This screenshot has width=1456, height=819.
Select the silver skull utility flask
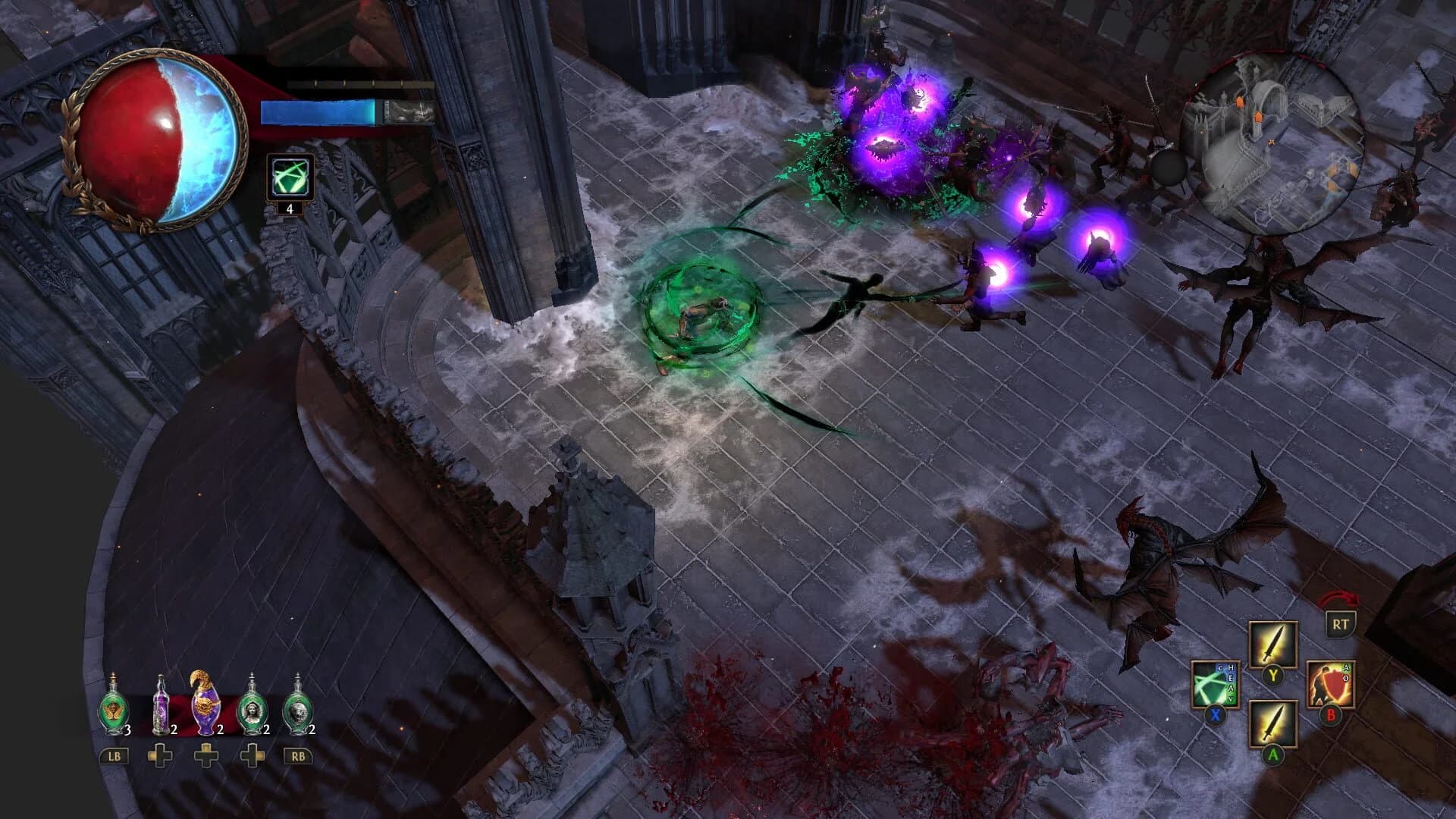(299, 709)
